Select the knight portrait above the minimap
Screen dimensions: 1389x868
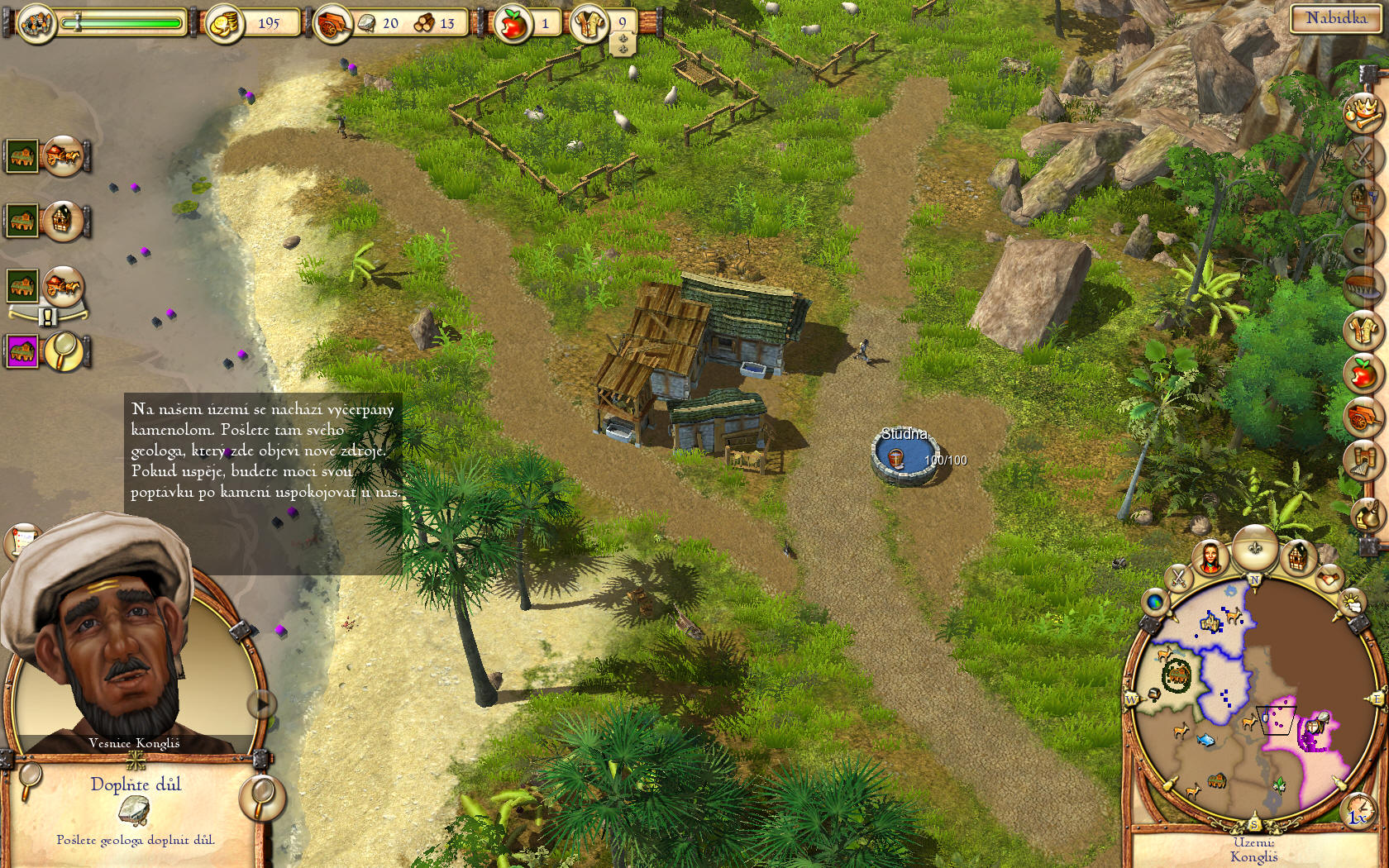point(1210,558)
